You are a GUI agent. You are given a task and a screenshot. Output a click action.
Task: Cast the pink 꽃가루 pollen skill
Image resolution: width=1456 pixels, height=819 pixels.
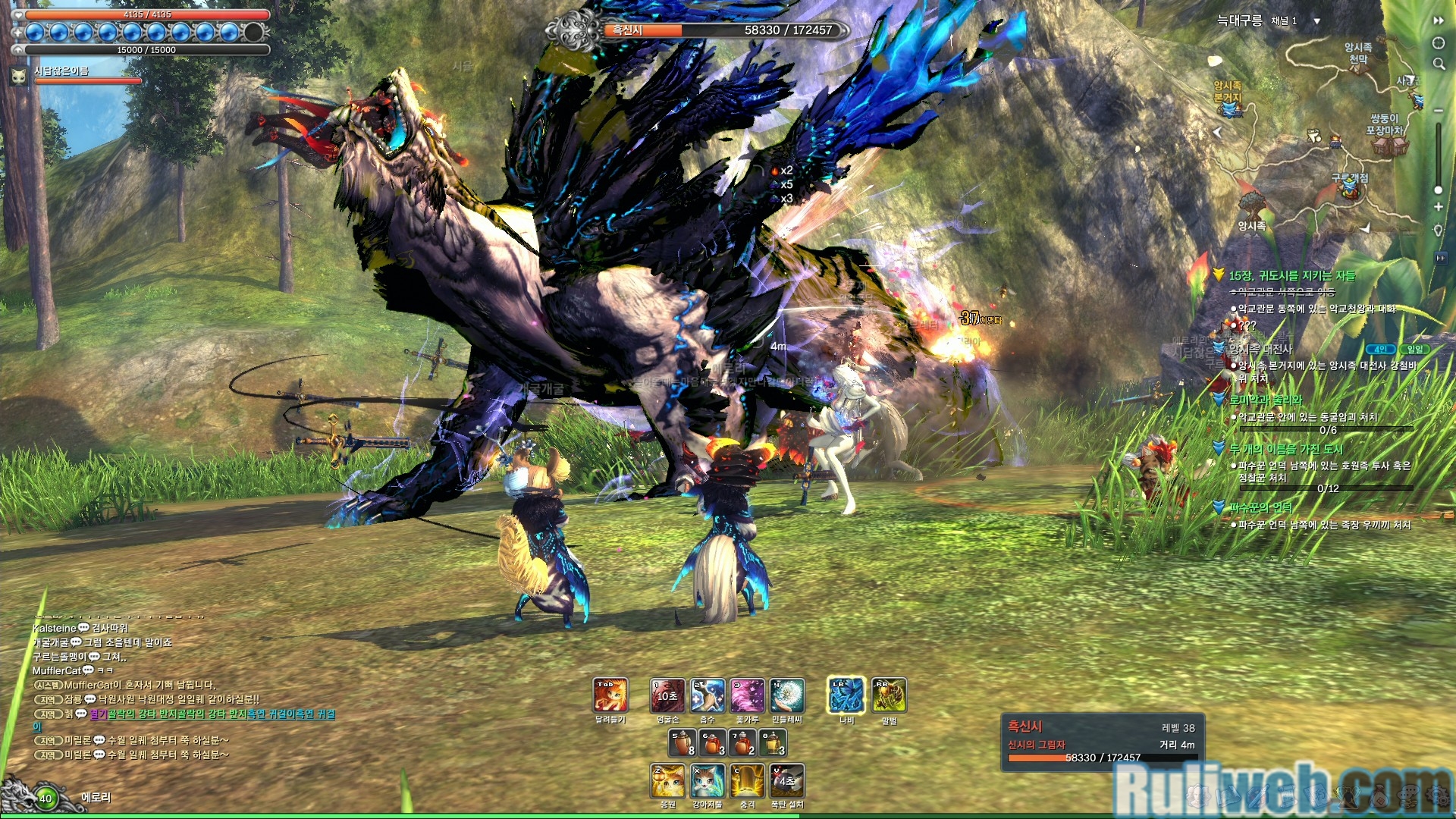point(747,695)
